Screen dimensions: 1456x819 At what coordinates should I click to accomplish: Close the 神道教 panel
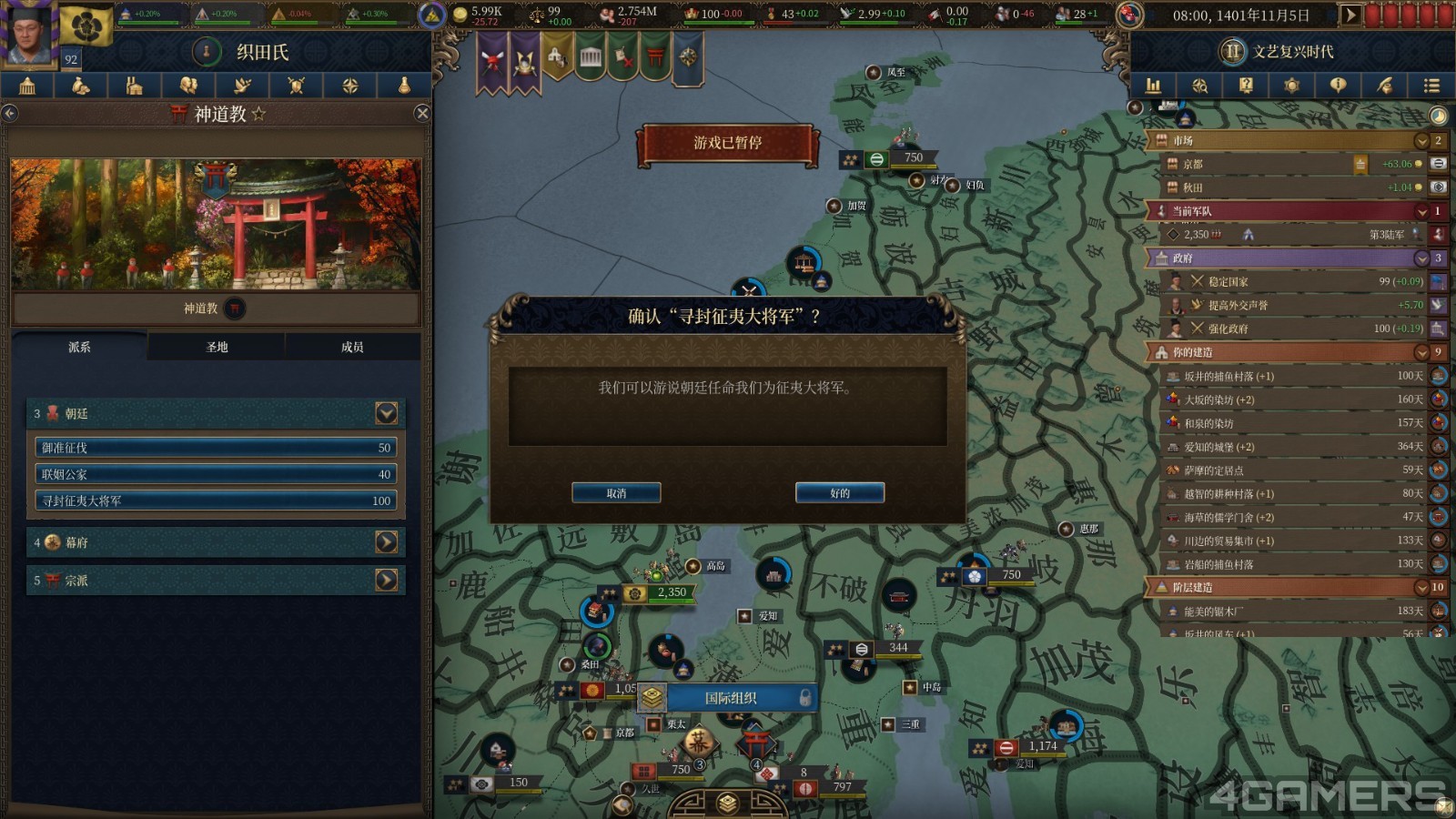422,114
